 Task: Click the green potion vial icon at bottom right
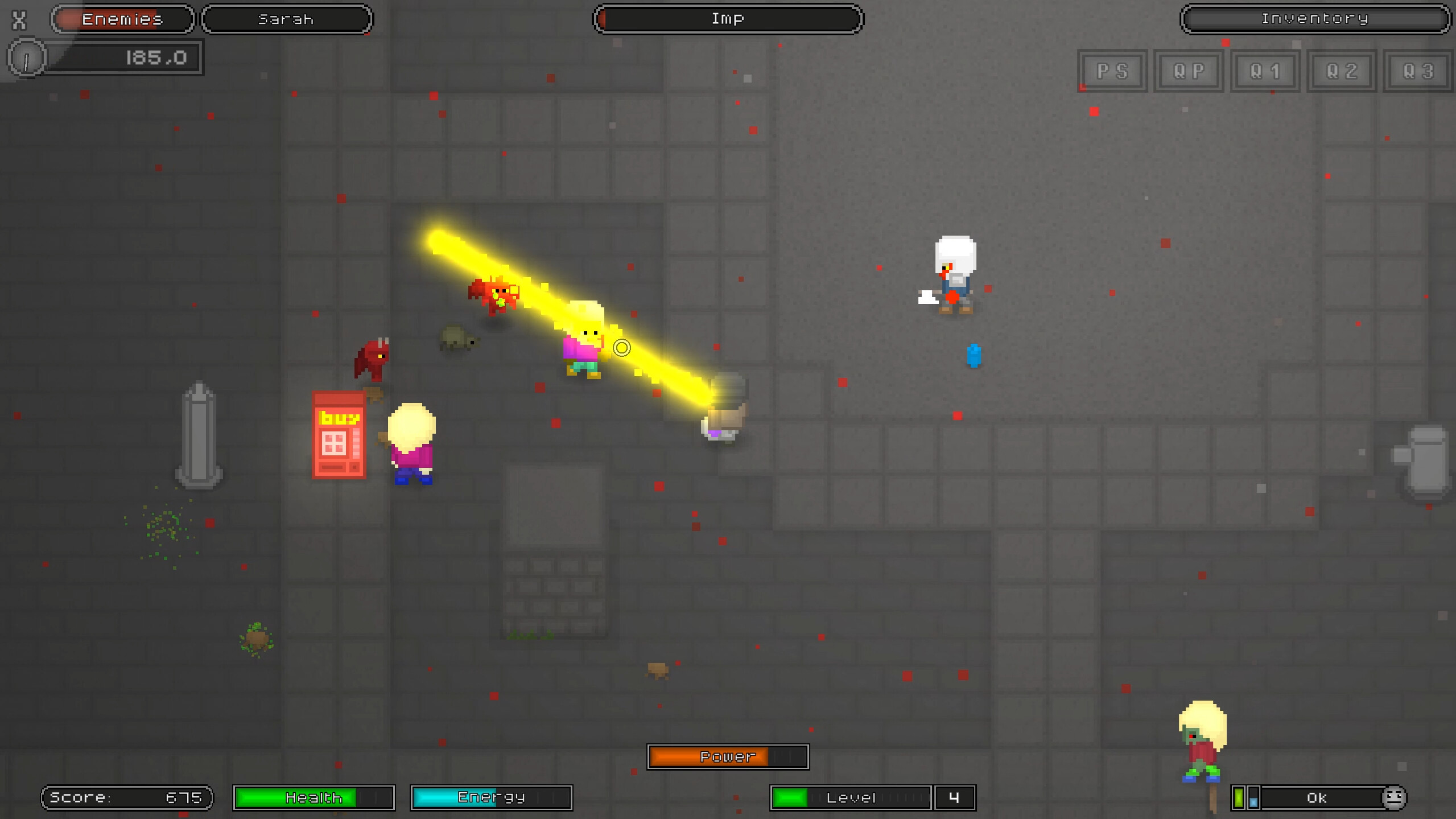(x=1238, y=797)
